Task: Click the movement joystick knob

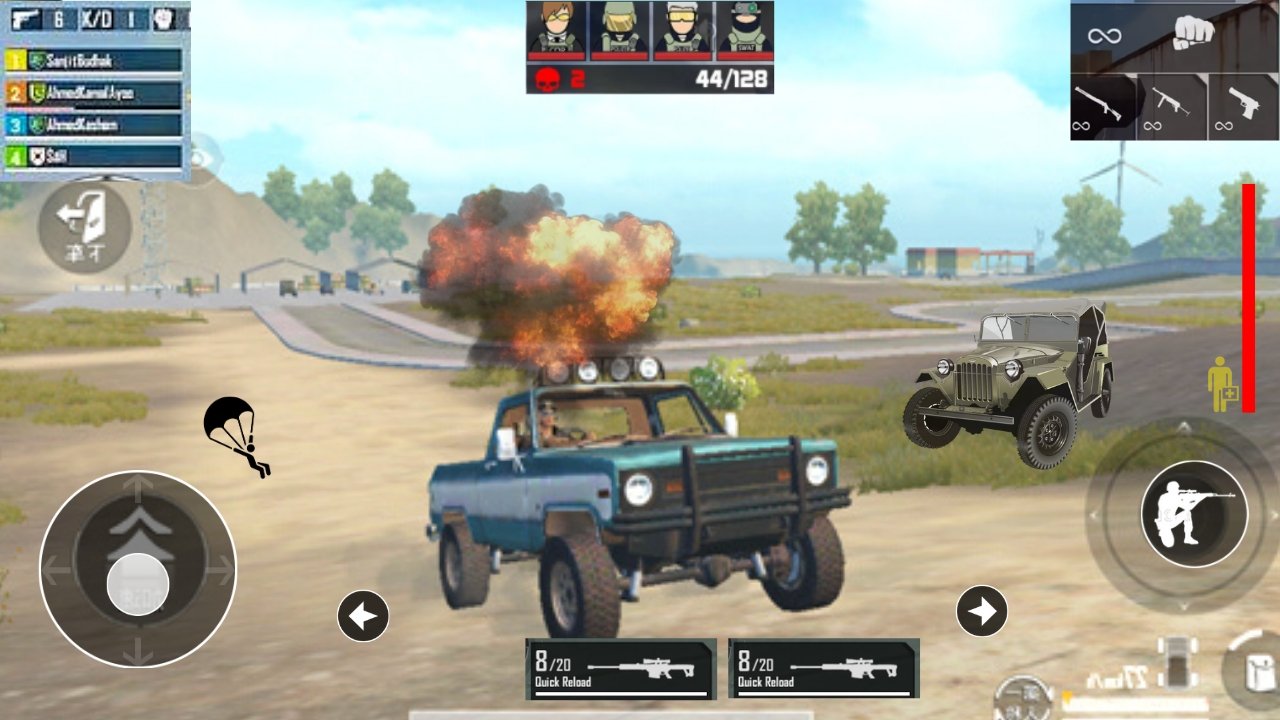Action: click(x=138, y=583)
